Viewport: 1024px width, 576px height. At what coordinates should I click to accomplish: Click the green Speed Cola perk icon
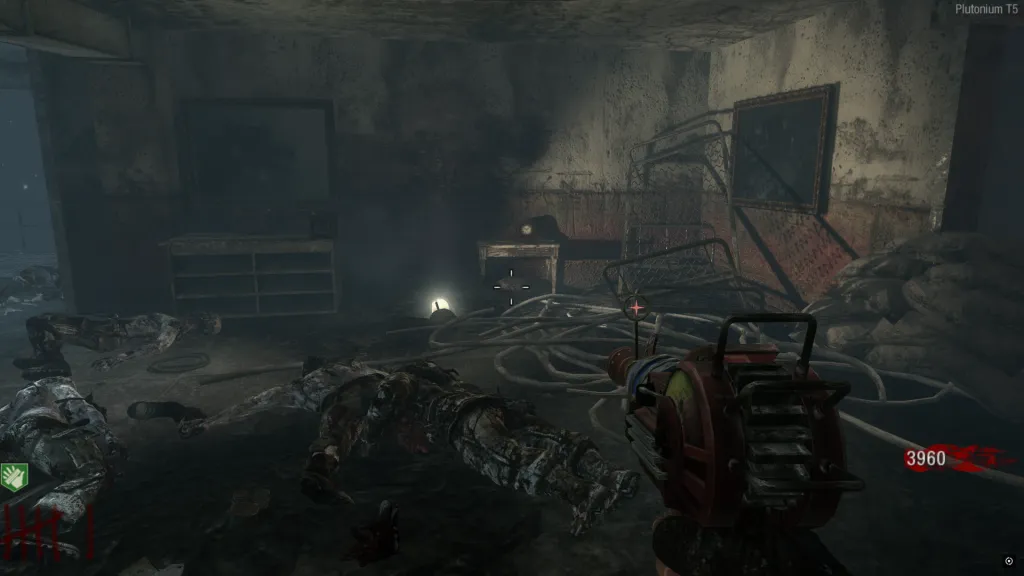(x=13, y=476)
